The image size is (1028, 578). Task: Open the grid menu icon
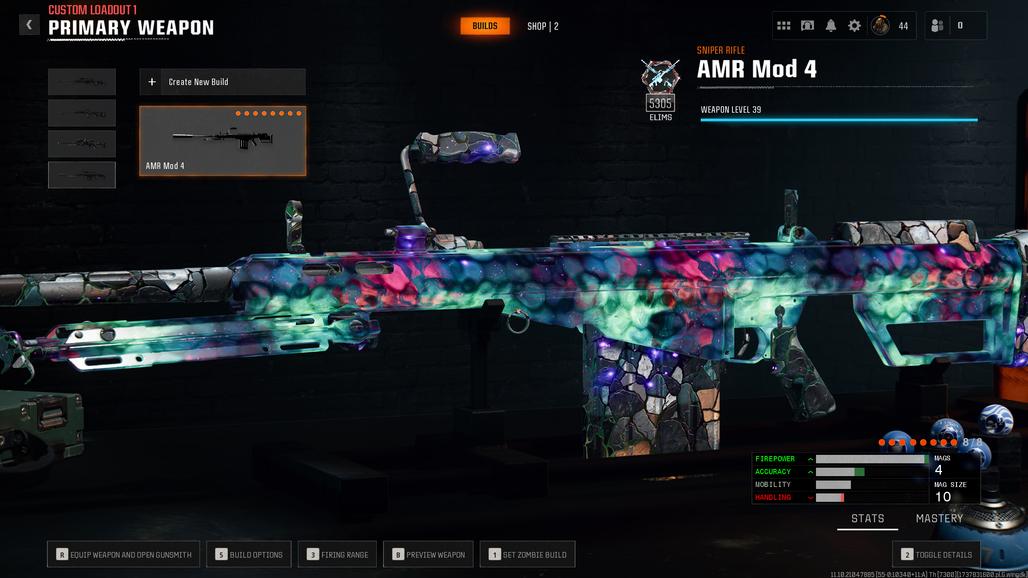click(x=784, y=26)
